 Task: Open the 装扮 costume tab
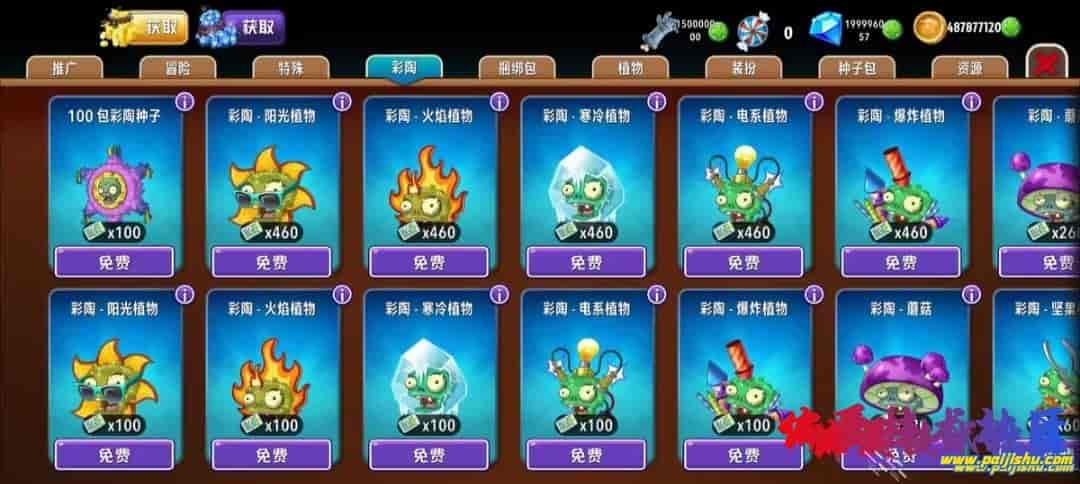tap(743, 68)
